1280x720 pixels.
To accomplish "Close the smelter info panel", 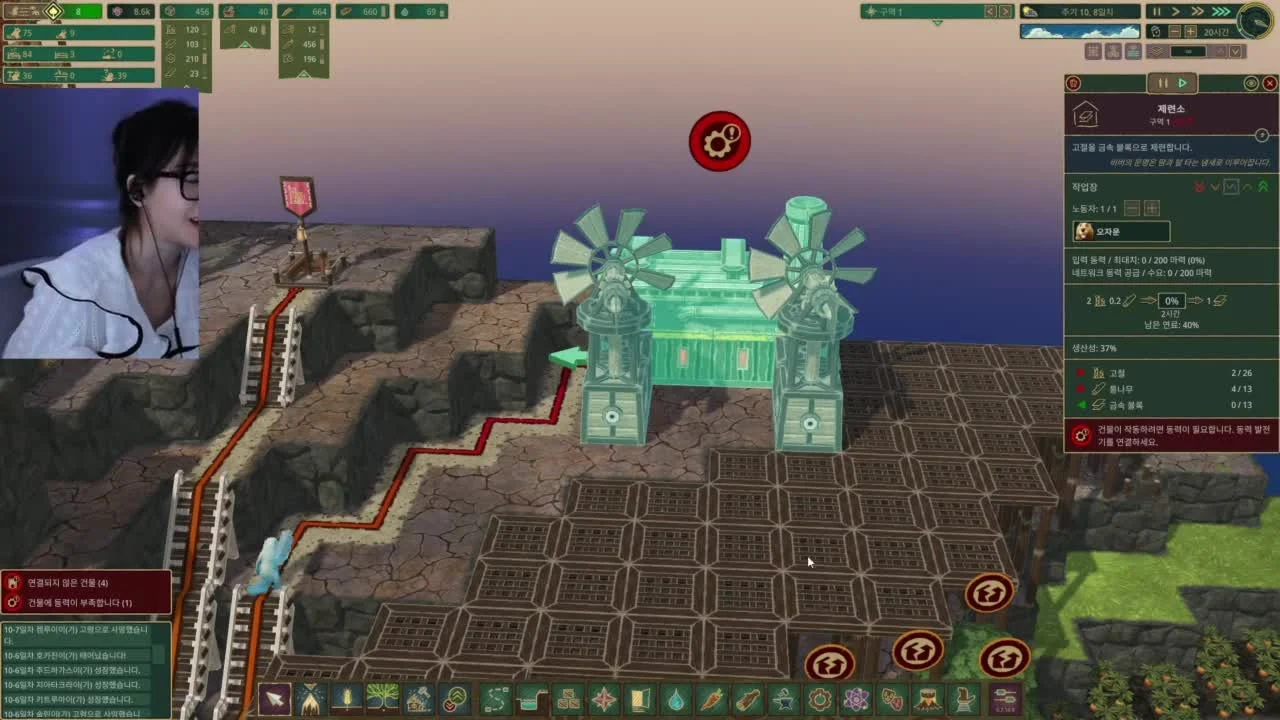I will pyautogui.click(x=1270, y=83).
